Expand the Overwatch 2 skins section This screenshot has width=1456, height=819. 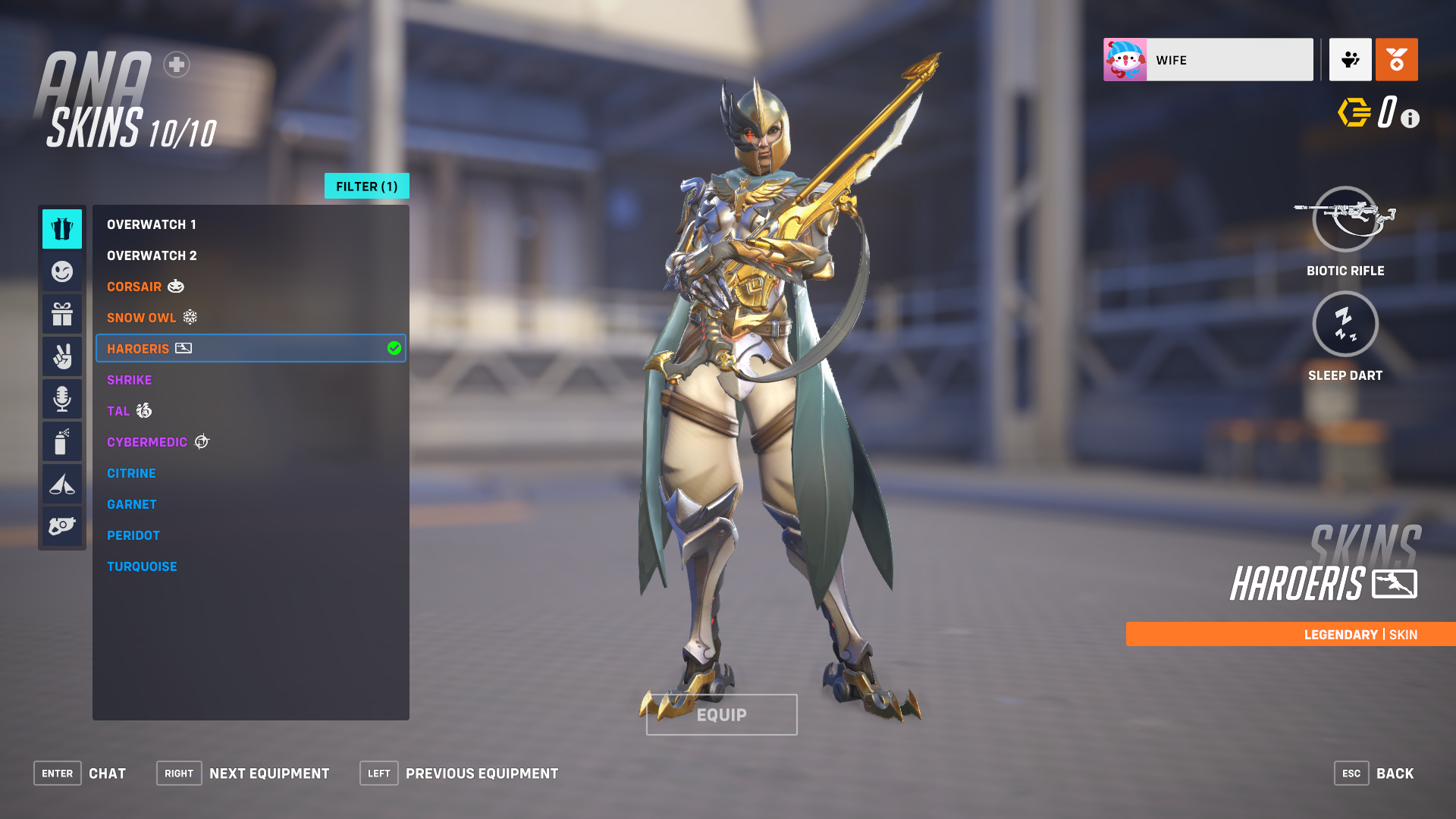(x=152, y=255)
